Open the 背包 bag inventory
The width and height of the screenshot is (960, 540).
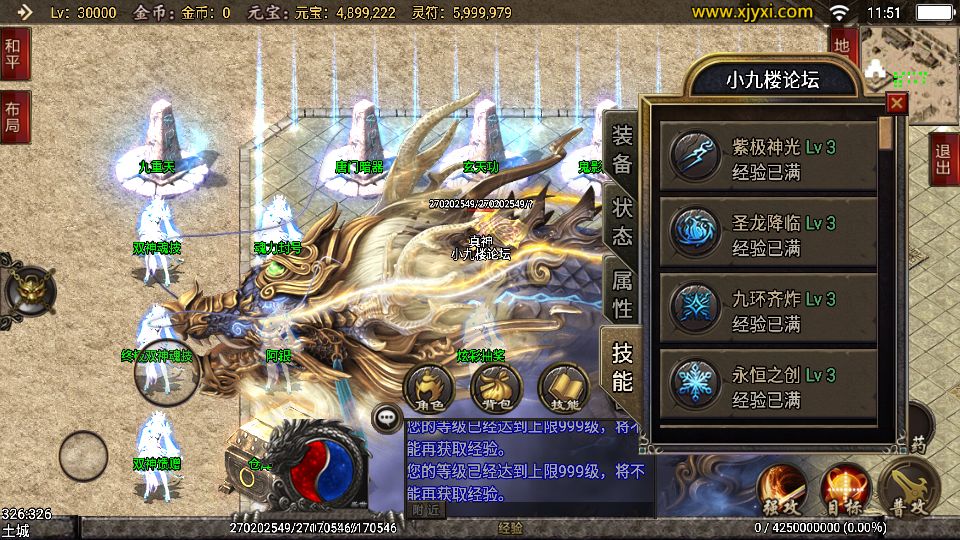click(x=496, y=388)
